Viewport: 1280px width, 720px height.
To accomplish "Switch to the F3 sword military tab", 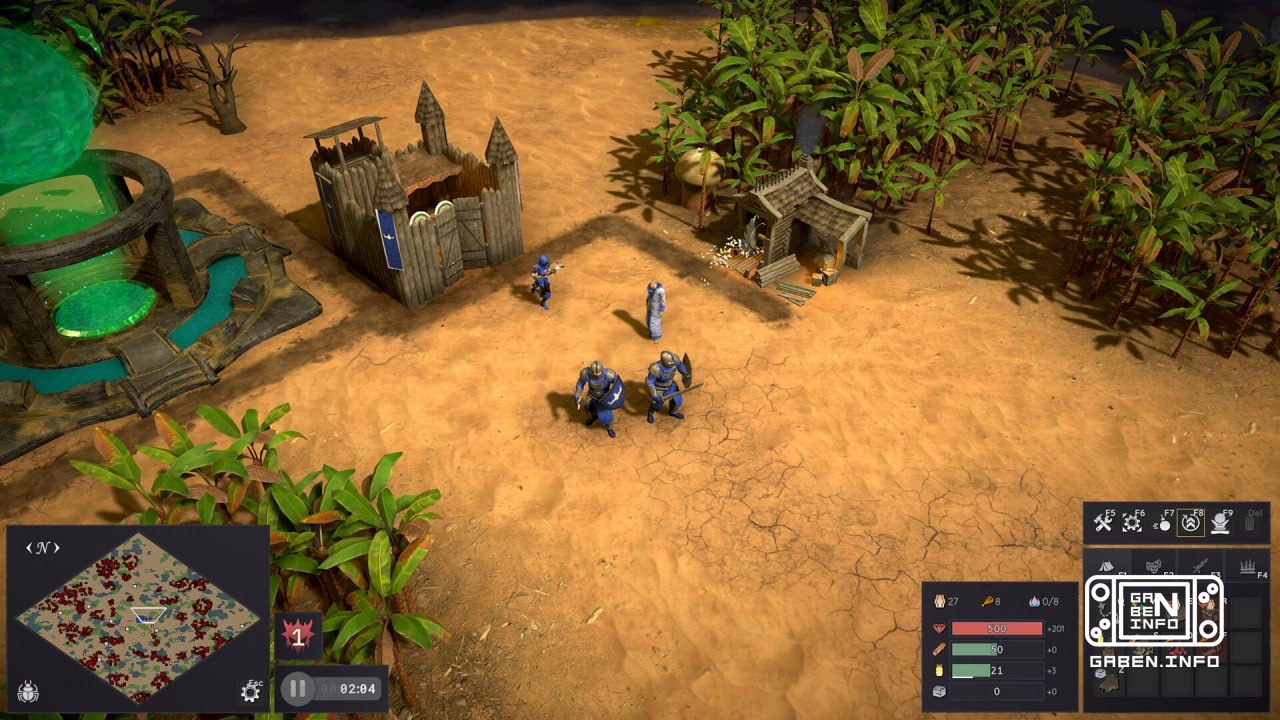I will click(x=1198, y=566).
